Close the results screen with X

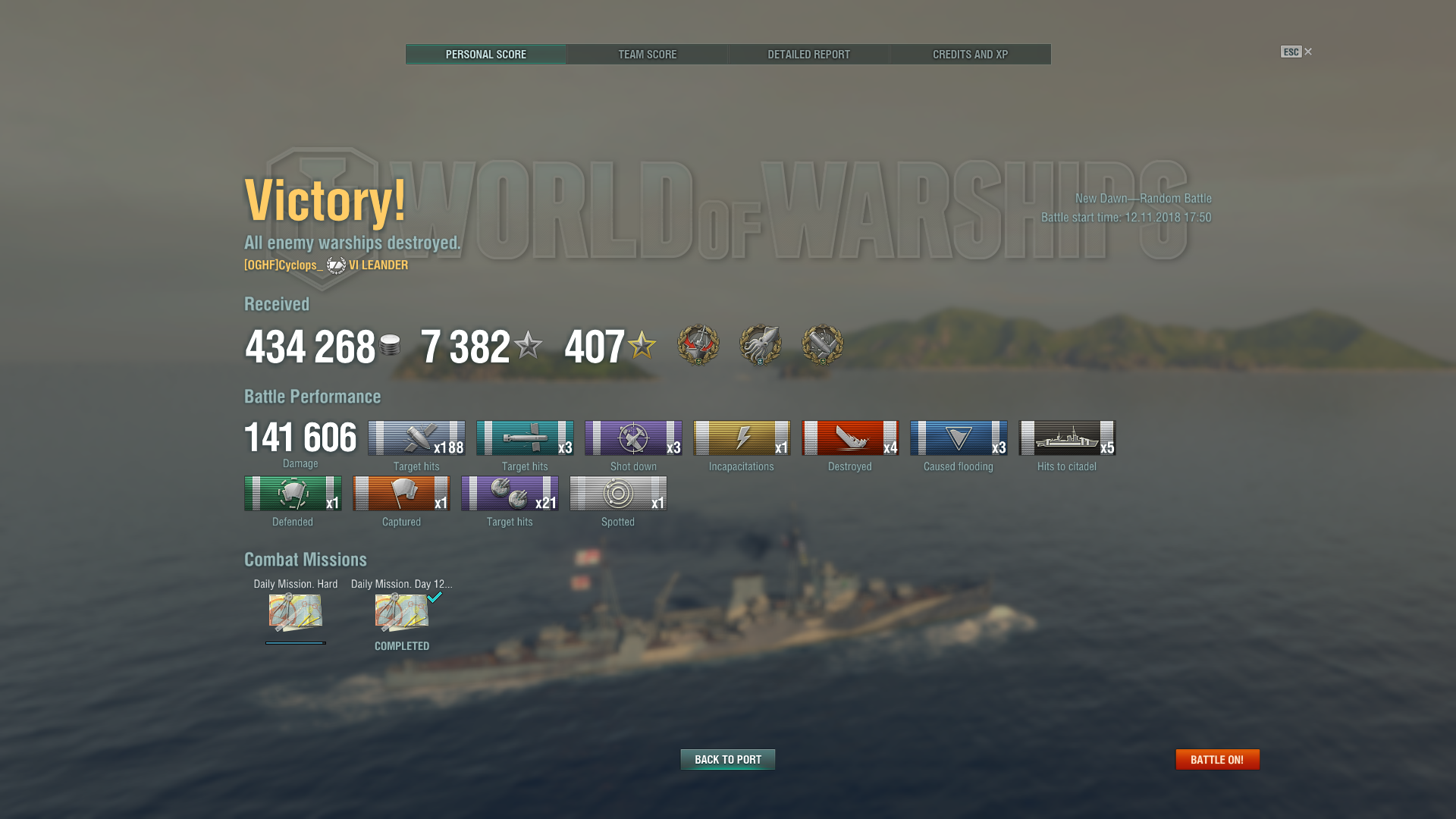pyautogui.click(x=1307, y=52)
